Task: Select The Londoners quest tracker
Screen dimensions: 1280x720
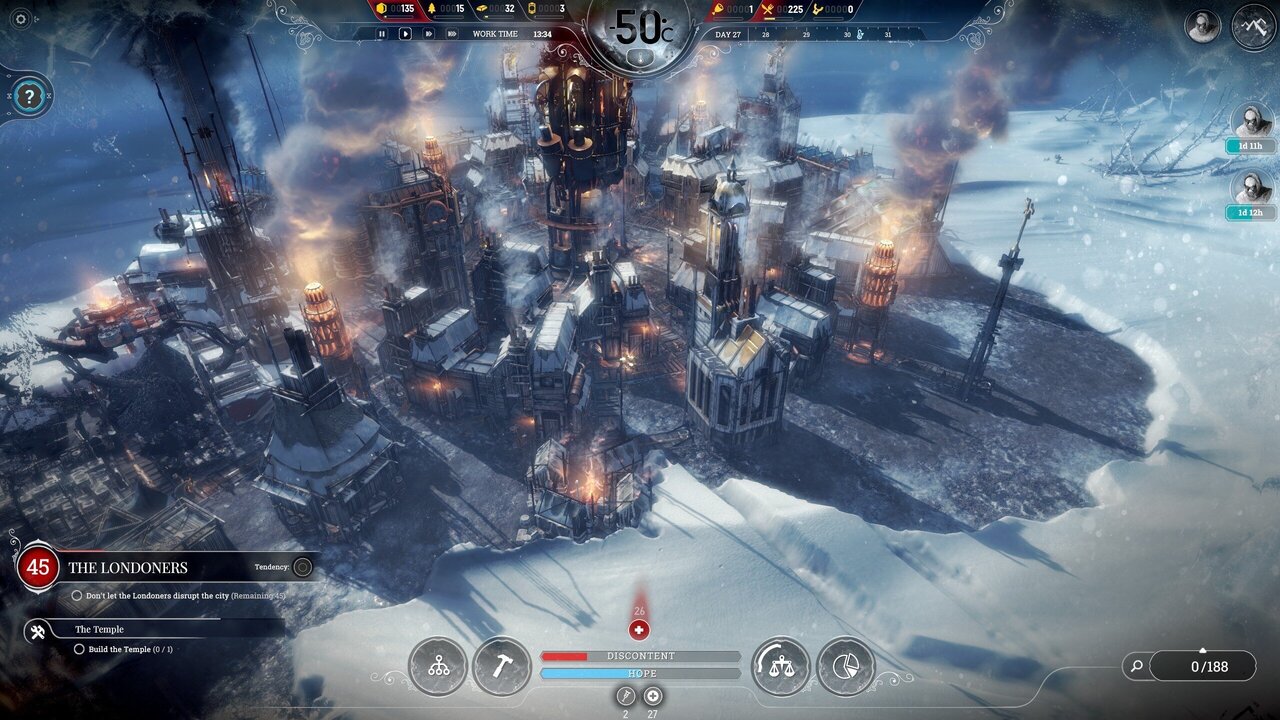Action: (x=127, y=567)
